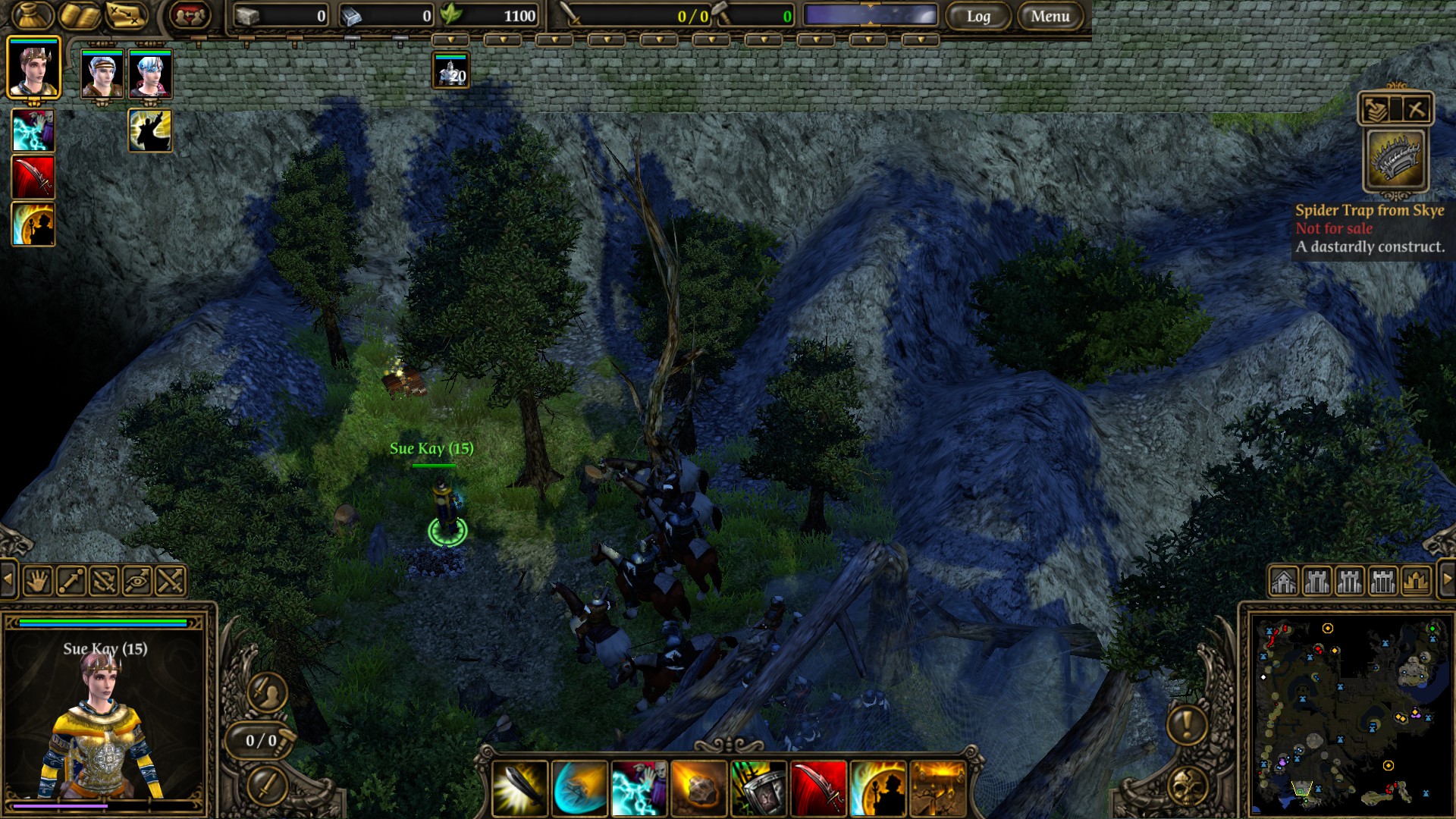Click the red party exchange button
Image resolution: width=1456 pixels, height=819 pixels.
click(190, 15)
